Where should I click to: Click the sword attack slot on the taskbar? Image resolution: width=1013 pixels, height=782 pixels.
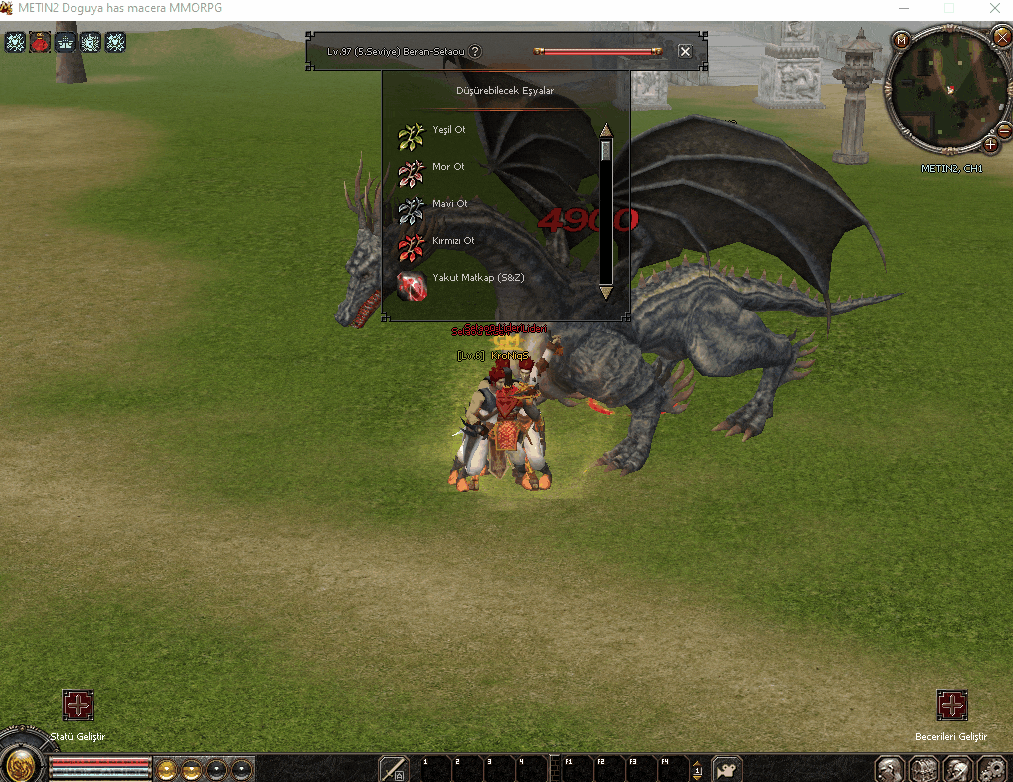393,768
